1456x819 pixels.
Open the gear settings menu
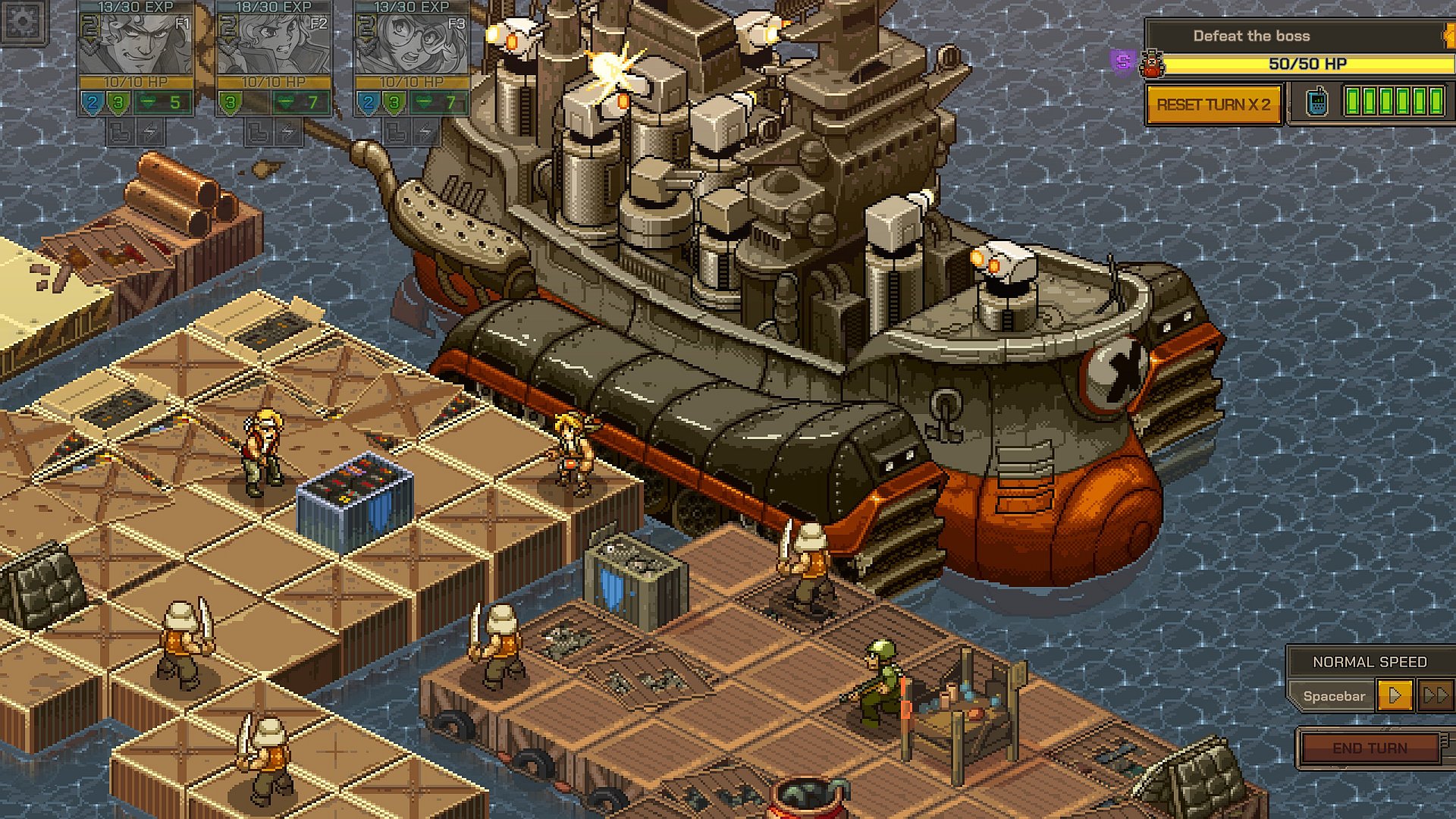(23, 21)
